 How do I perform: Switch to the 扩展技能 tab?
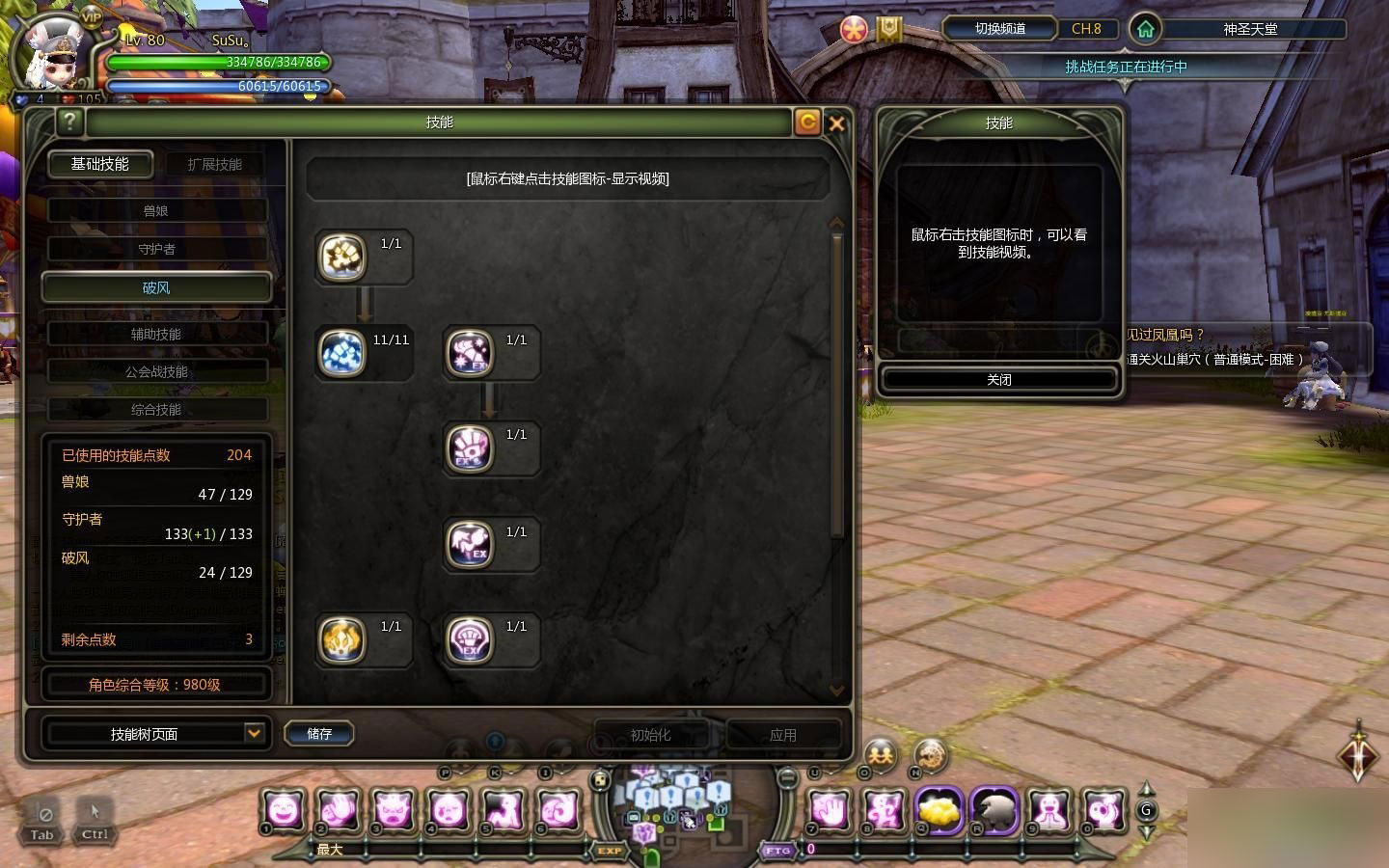coord(214,164)
